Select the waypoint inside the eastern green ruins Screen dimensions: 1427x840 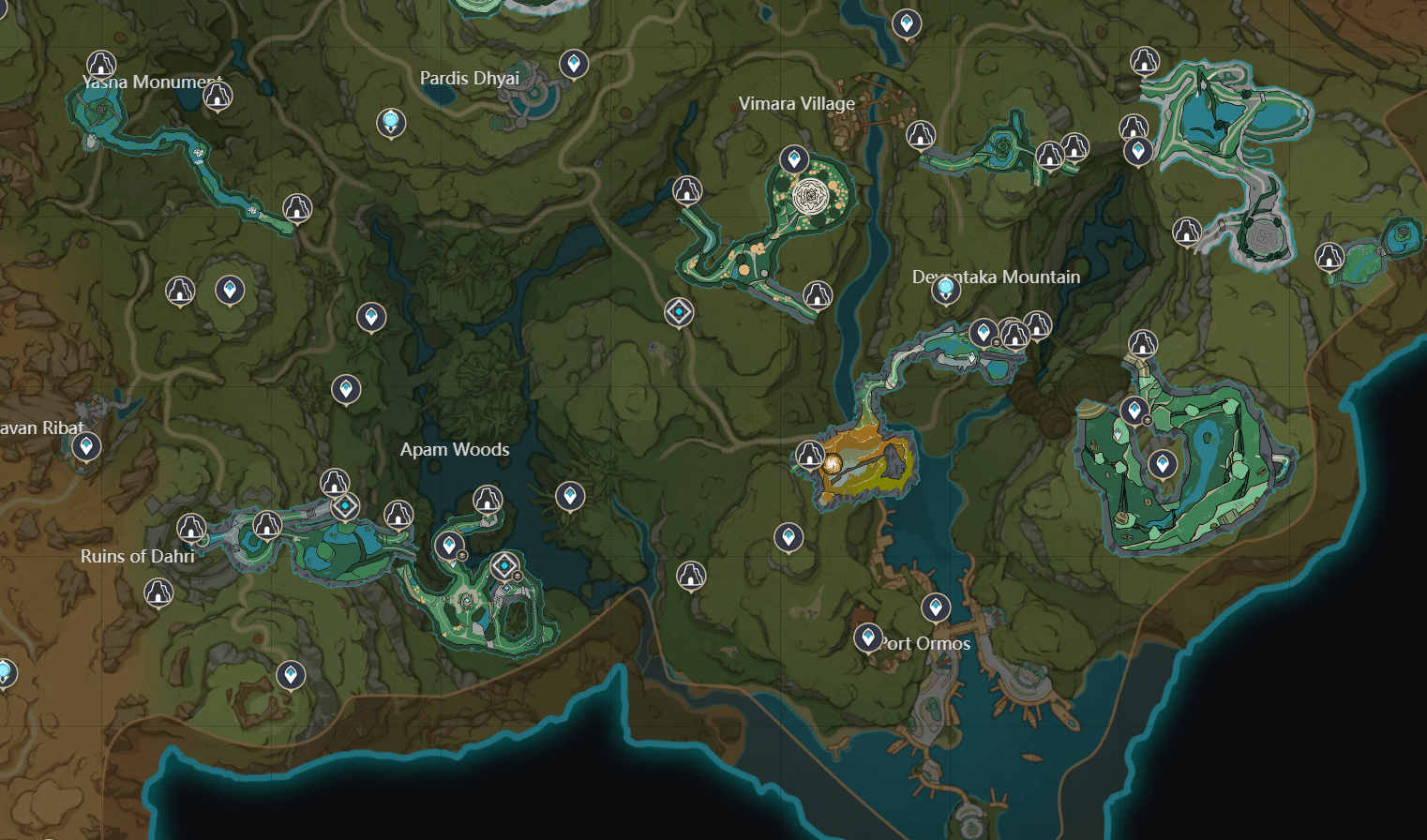(1163, 461)
